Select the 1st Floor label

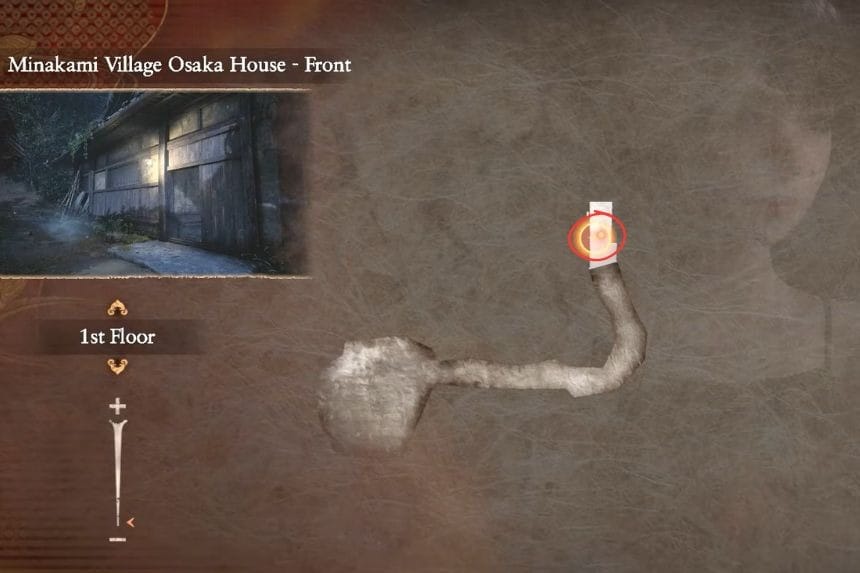(117, 337)
